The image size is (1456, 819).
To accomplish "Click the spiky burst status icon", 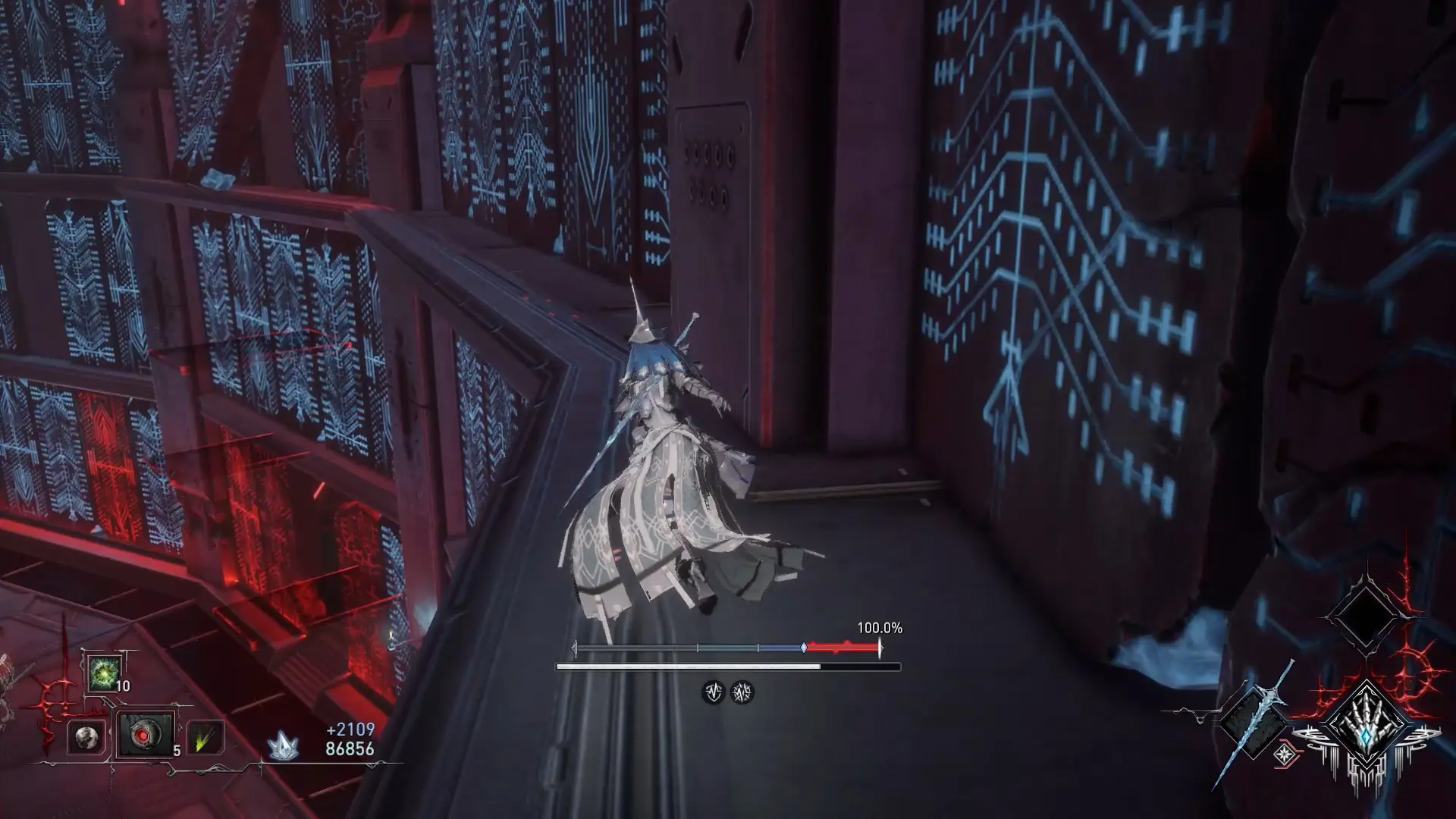I will pos(742,692).
